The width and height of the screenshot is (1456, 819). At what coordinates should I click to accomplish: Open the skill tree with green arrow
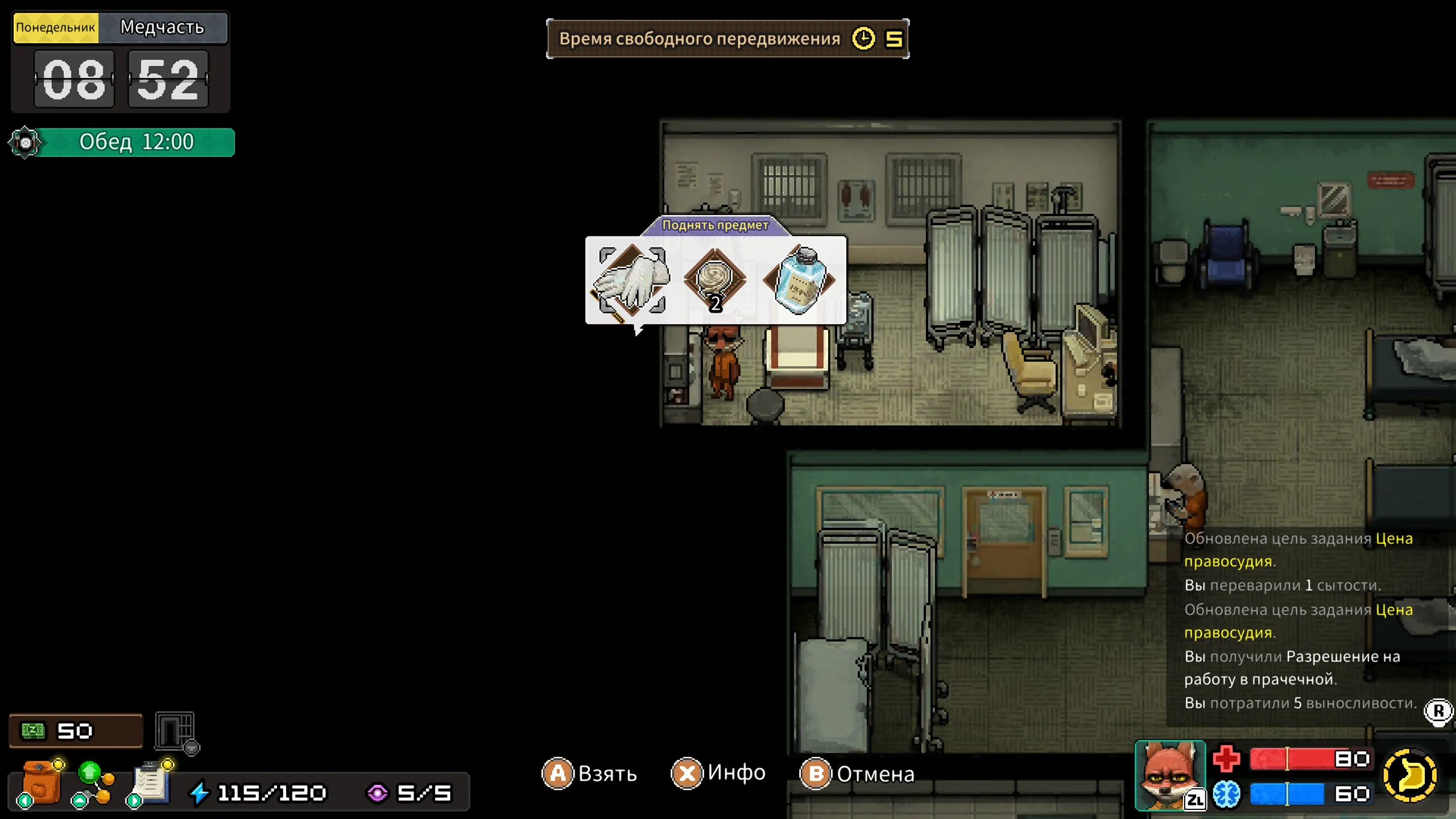(93, 783)
